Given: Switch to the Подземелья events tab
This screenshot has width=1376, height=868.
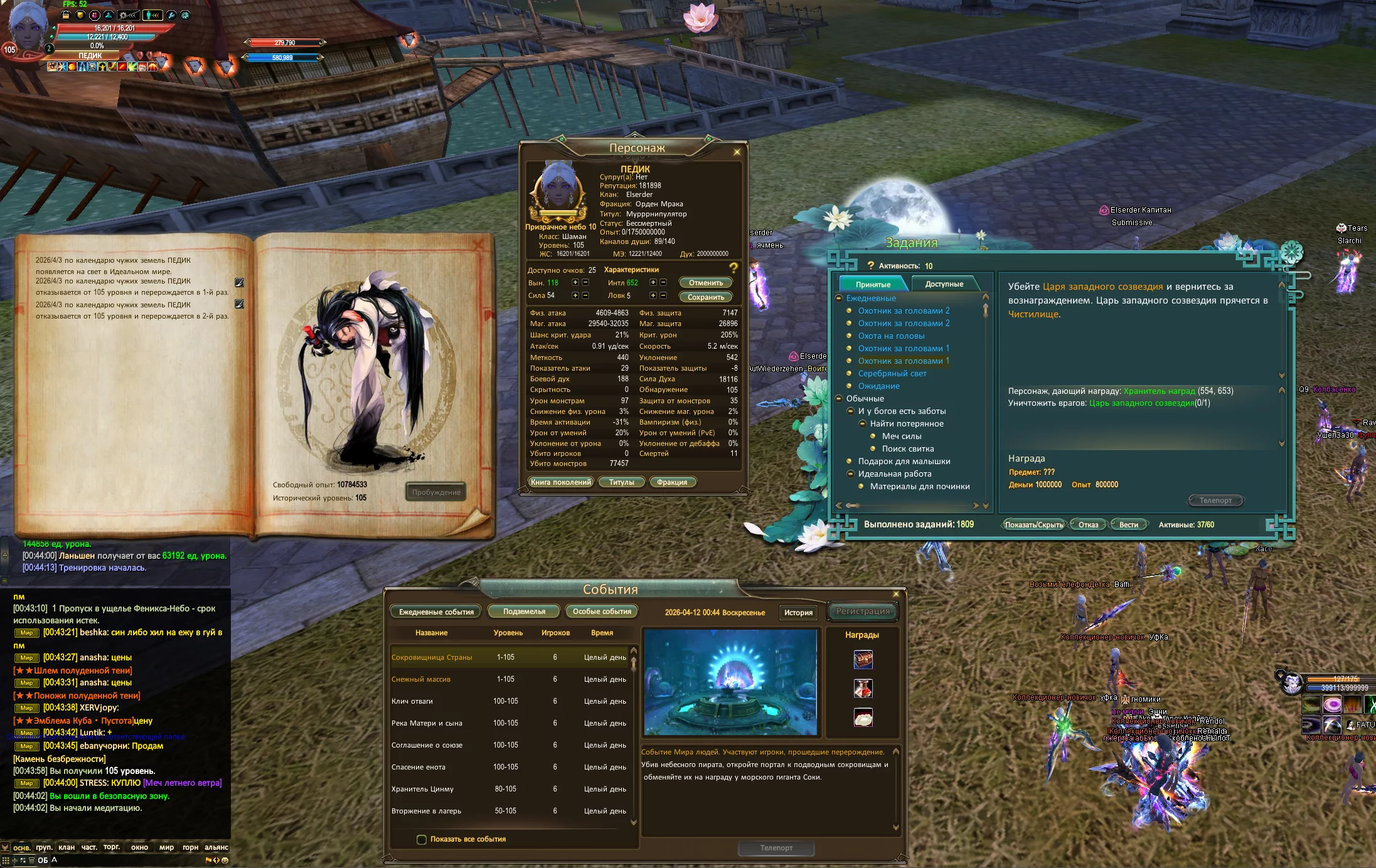Looking at the screenshot, I should [x=524, y=611].
